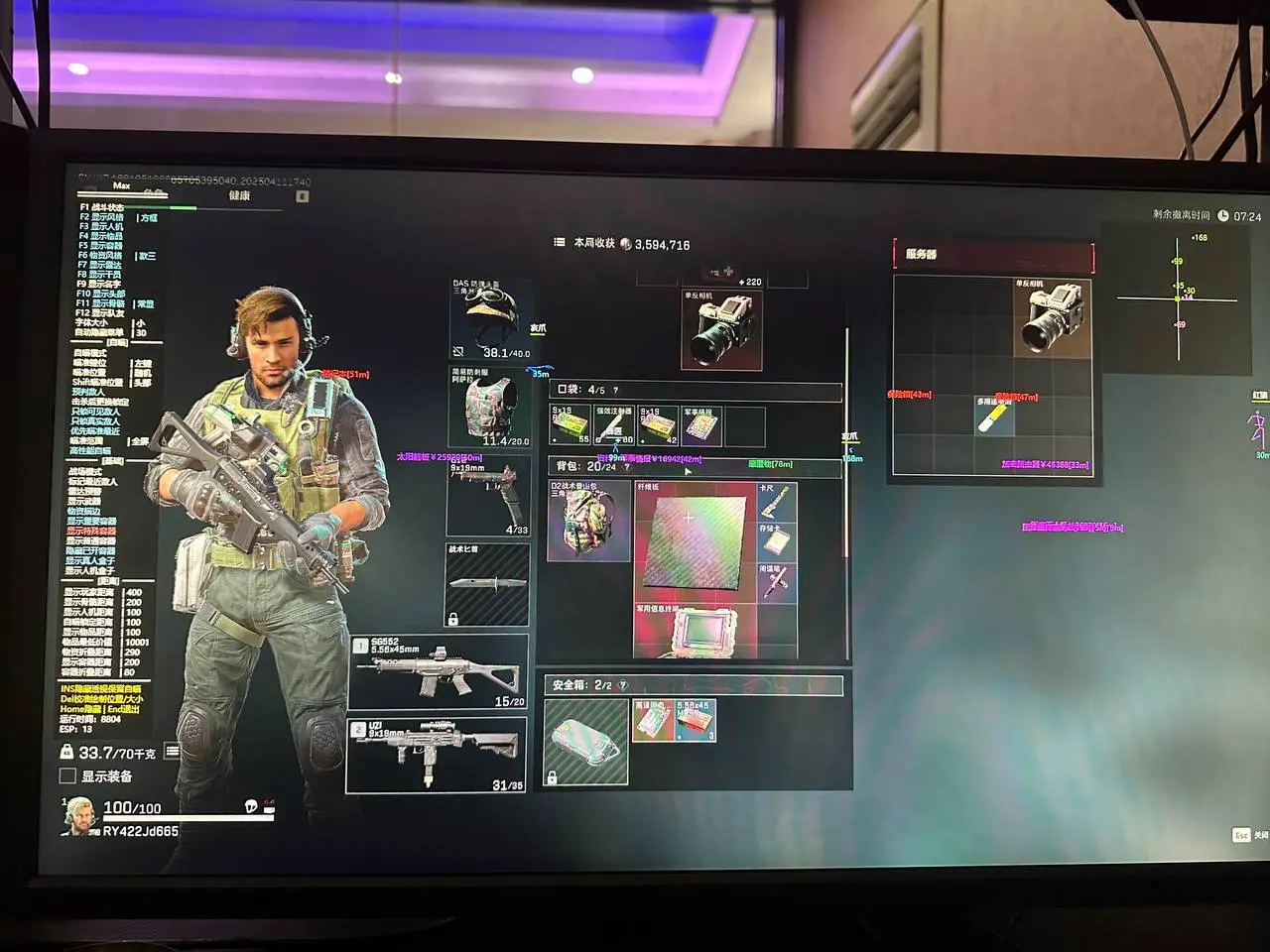Select the tactical knife slot
This screenshot has width=1270, height=952.
pos(486,584)
